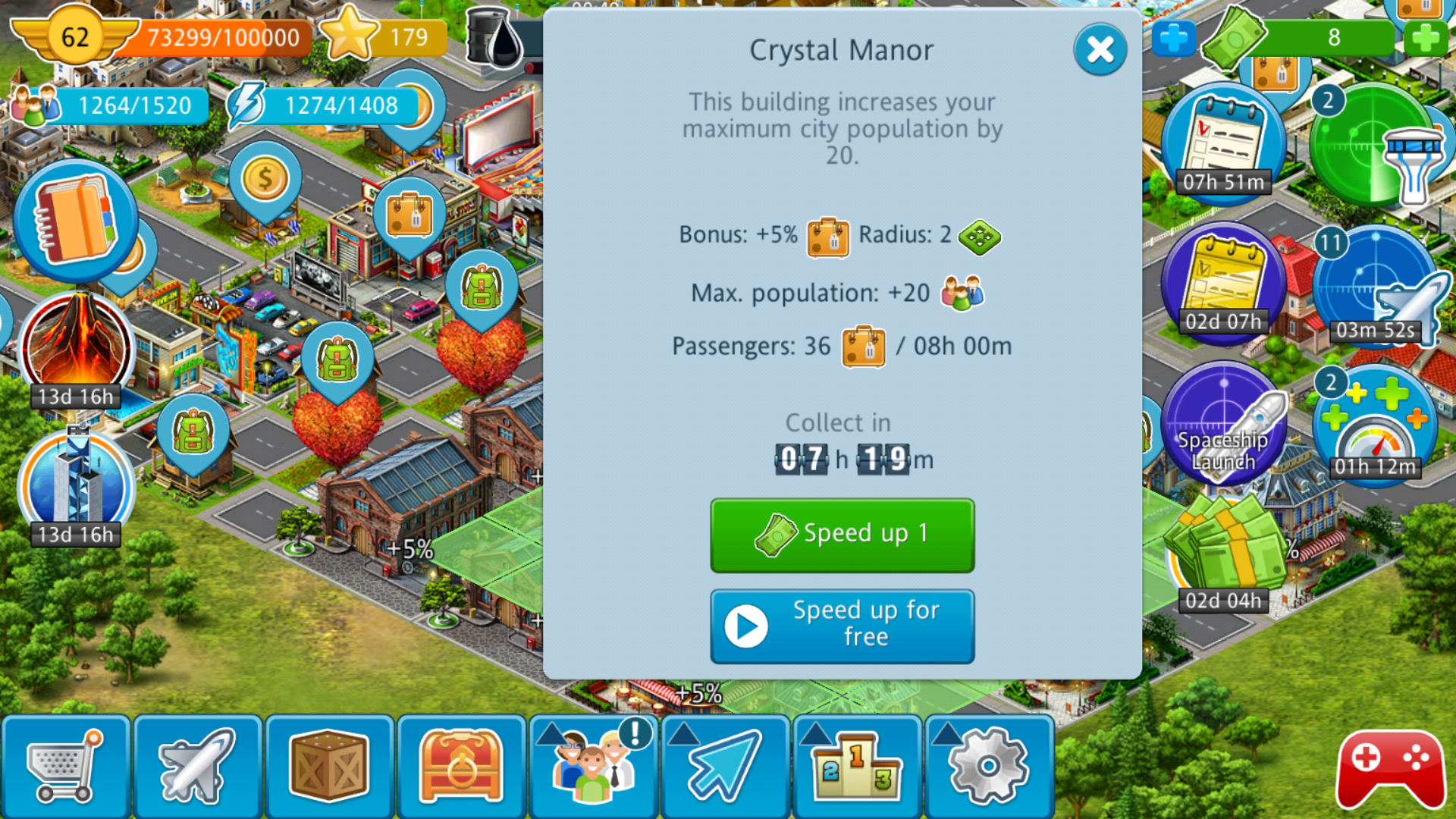Image resolution: width=1456 pixels, height=819 pixels.
Task: Open the wooden crate warehouse
Action: tap(329, 767)
